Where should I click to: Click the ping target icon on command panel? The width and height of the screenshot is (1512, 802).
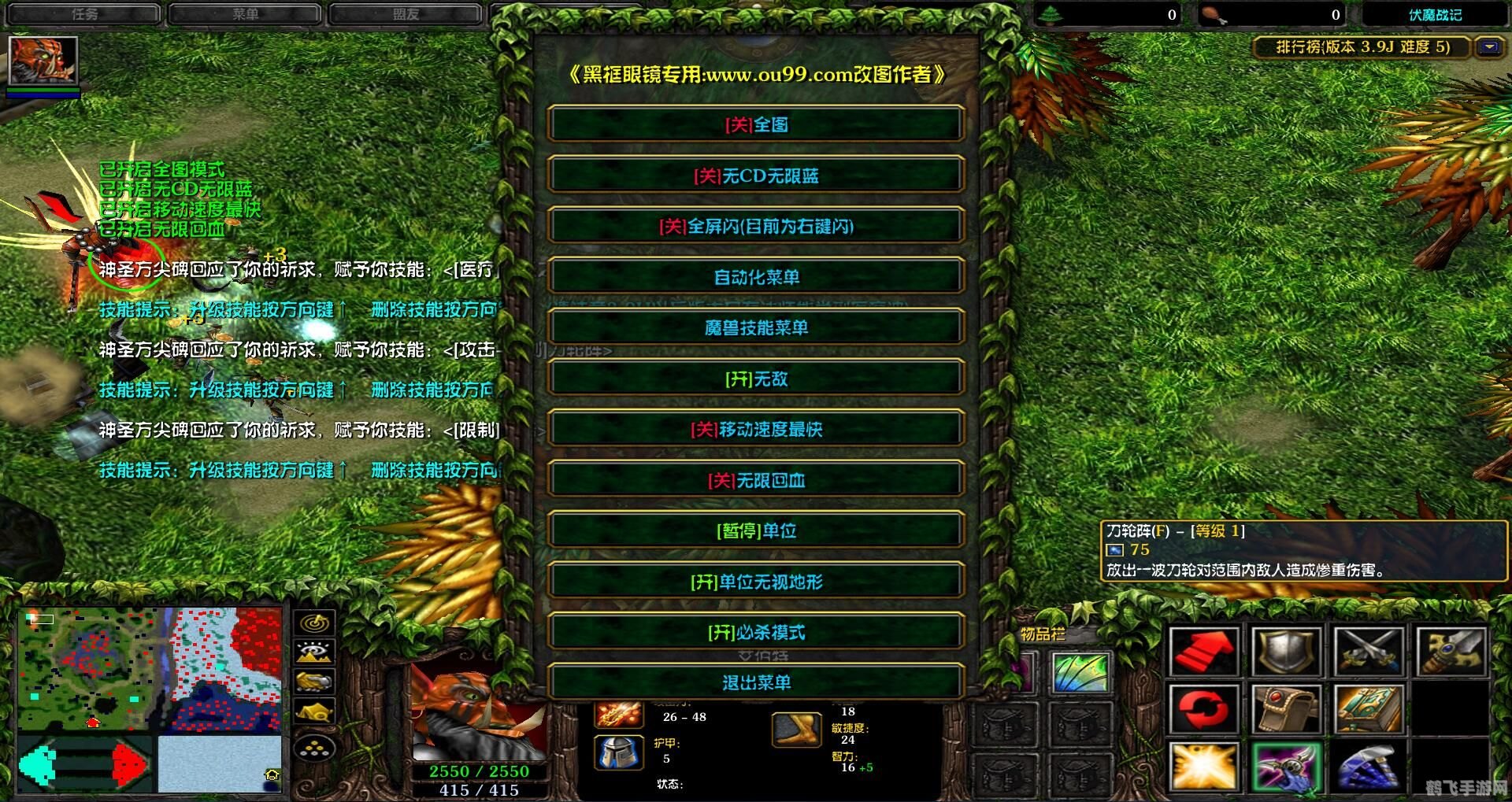[313, 623]
